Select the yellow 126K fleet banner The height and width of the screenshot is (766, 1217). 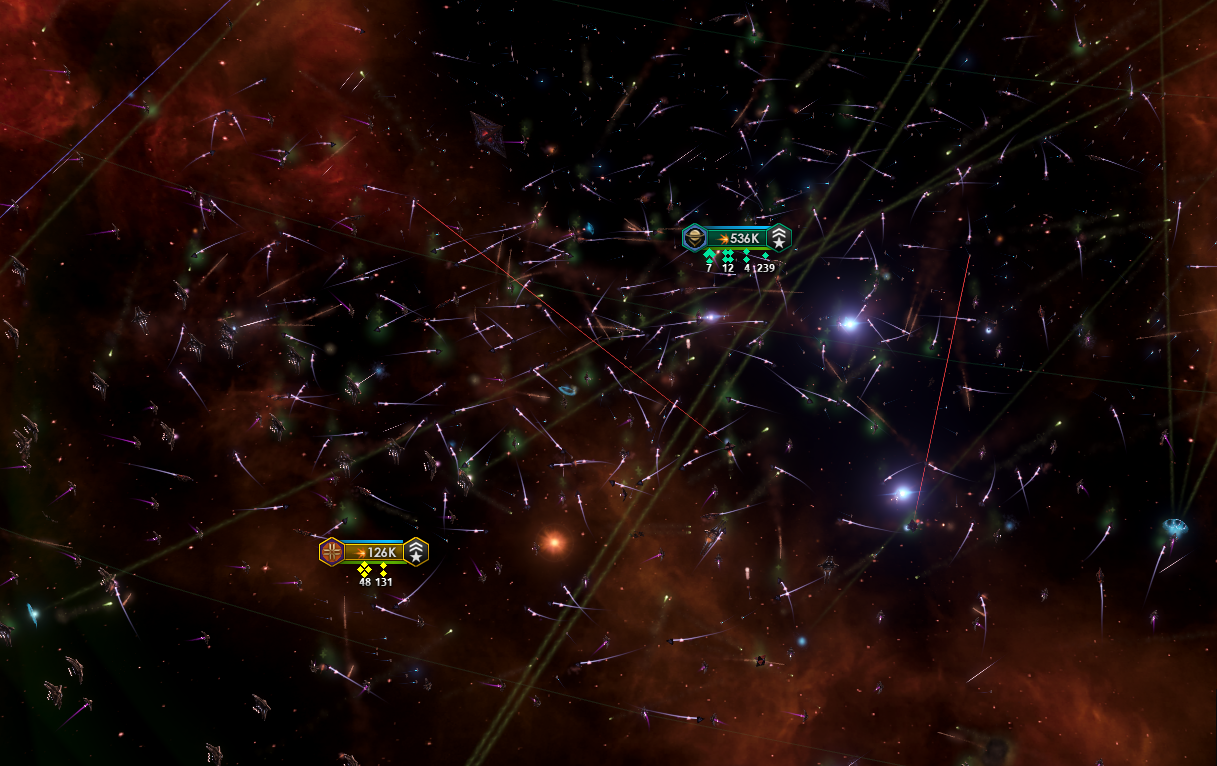pyautogui.click(x=374, y=551)
